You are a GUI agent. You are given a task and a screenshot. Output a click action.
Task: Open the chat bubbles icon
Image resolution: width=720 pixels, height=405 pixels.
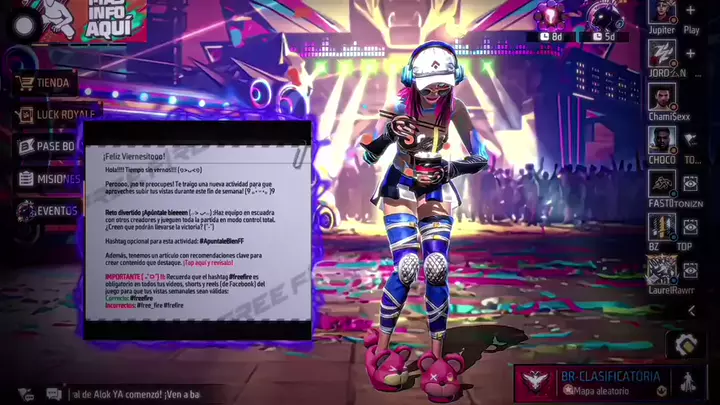[53, 394]
